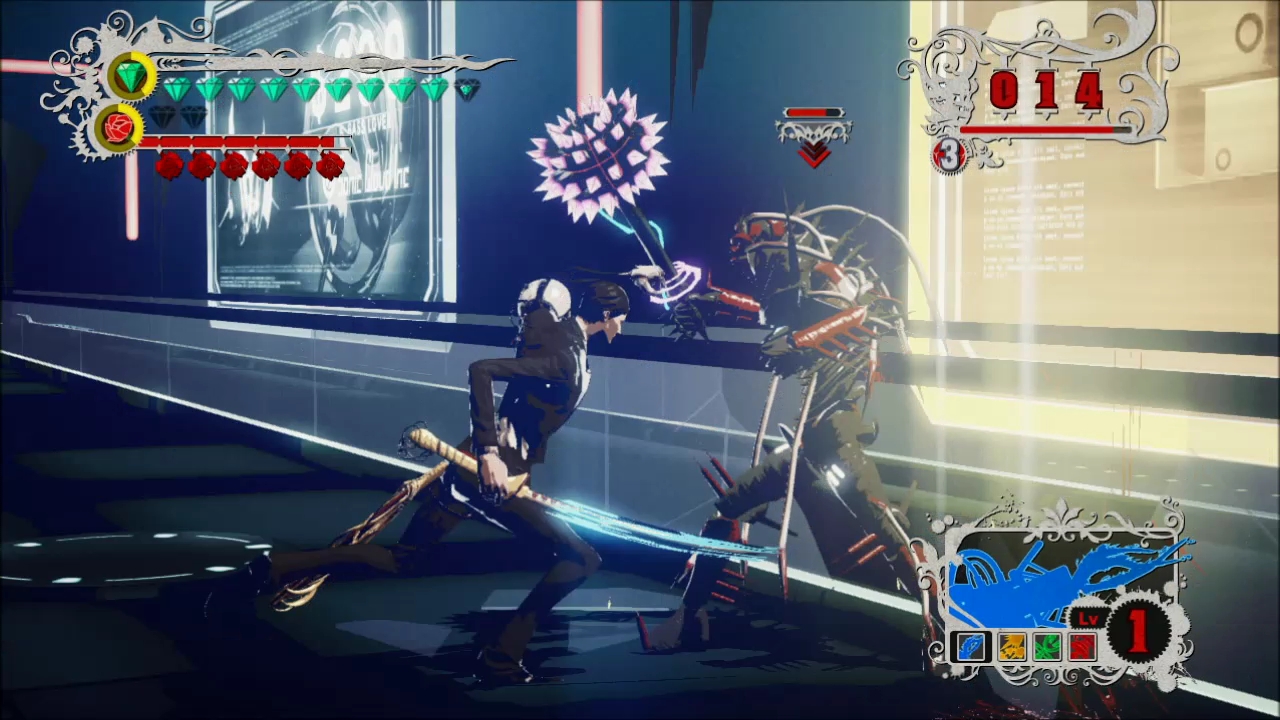Switch to the yellow sub-weapon icon
This screenshot has height=720, width=1280.
1011,647
